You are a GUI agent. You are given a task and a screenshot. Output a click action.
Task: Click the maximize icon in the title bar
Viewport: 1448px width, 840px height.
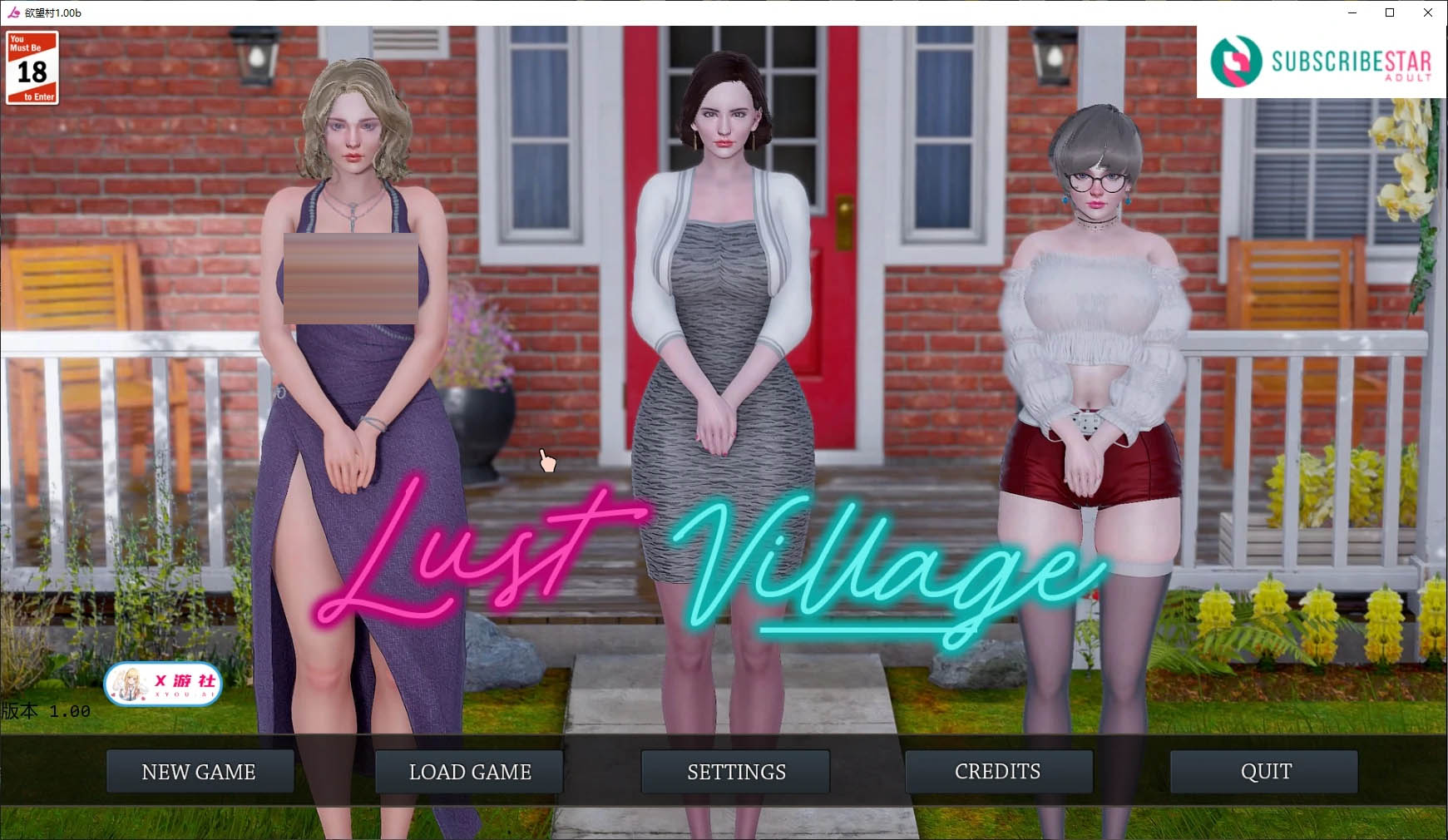(x=1389, y=12)
